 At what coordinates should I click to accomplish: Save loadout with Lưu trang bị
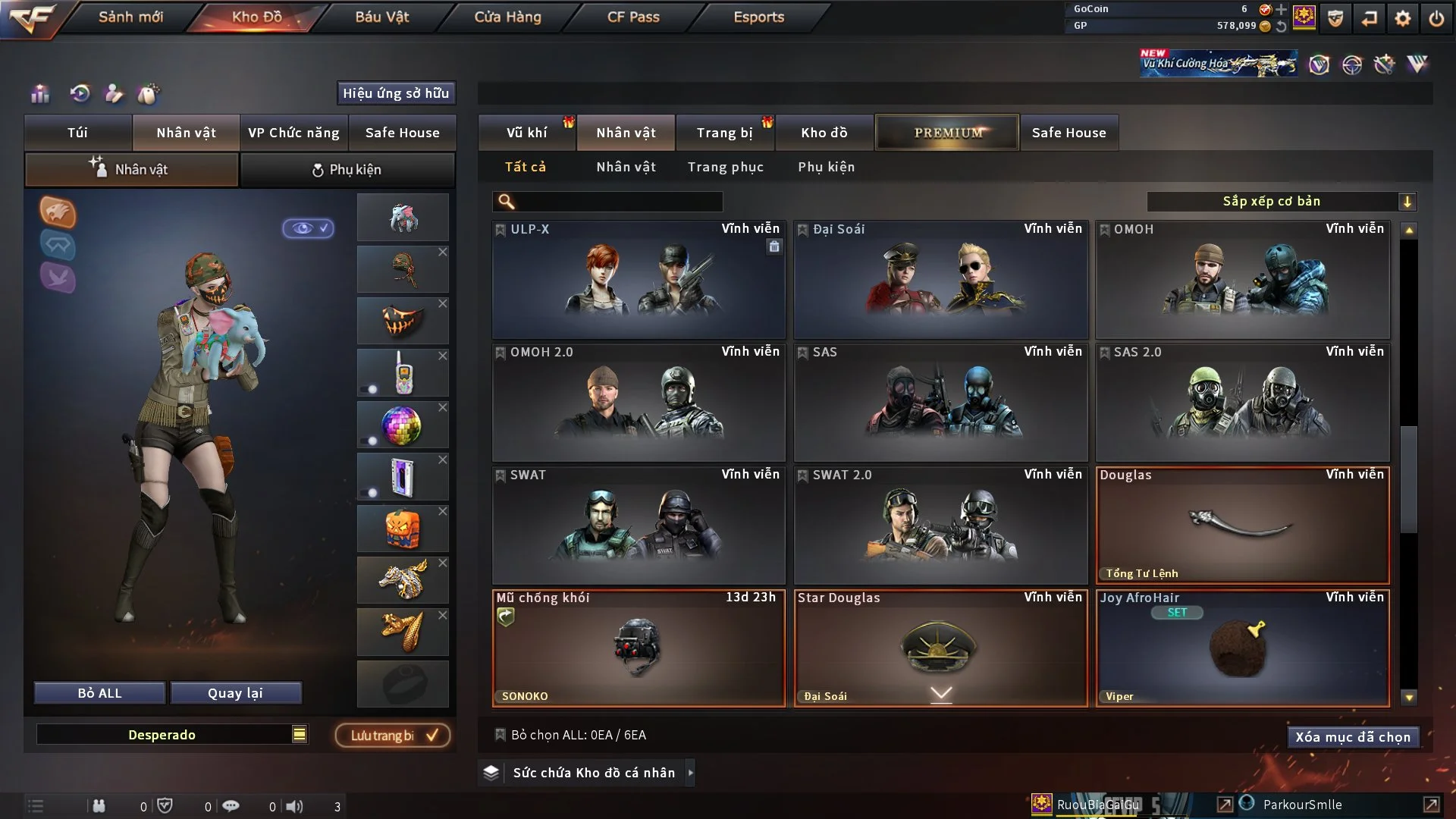[x=393, y=736]
